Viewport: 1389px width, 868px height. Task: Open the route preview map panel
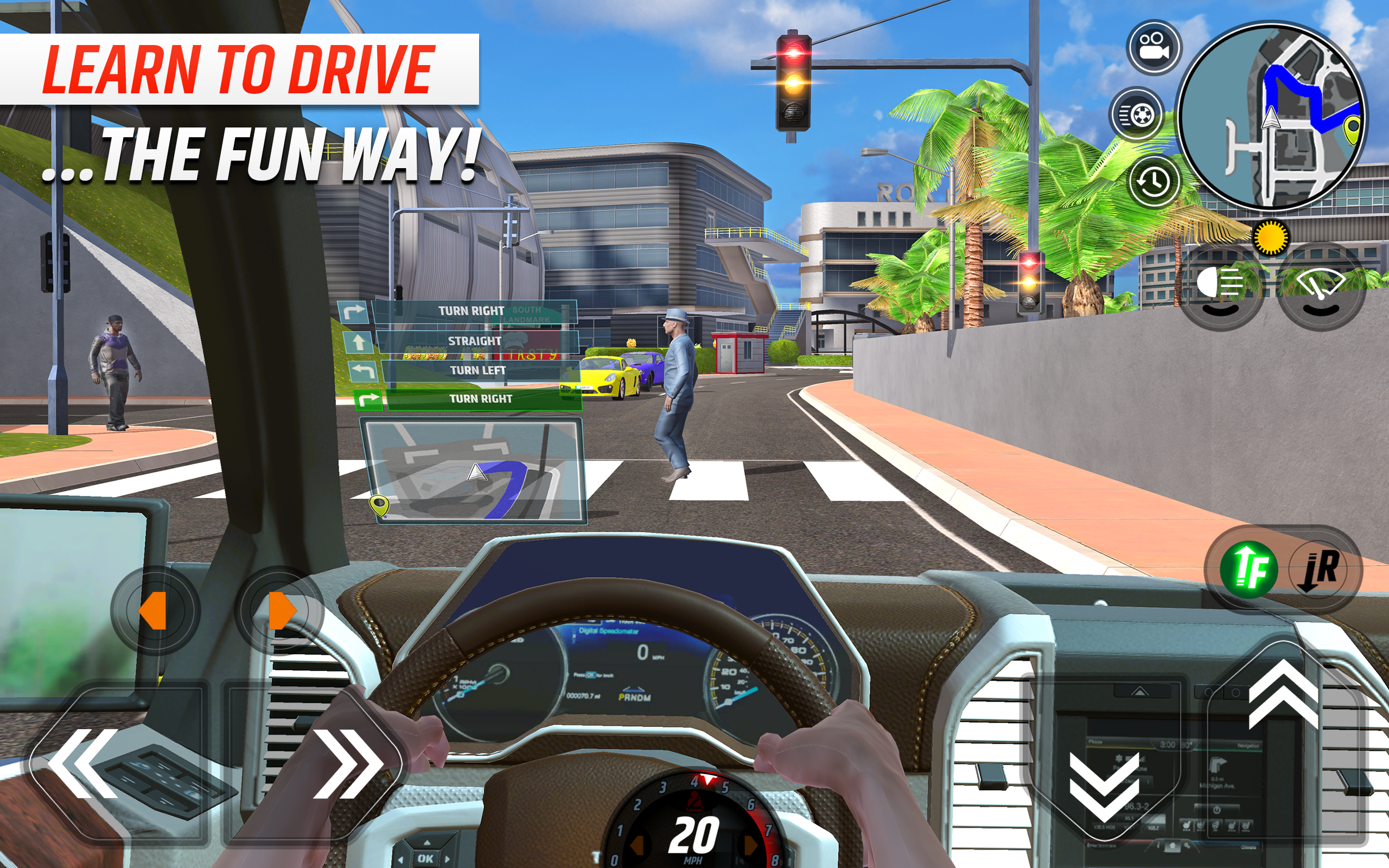(x=474, y=471)
